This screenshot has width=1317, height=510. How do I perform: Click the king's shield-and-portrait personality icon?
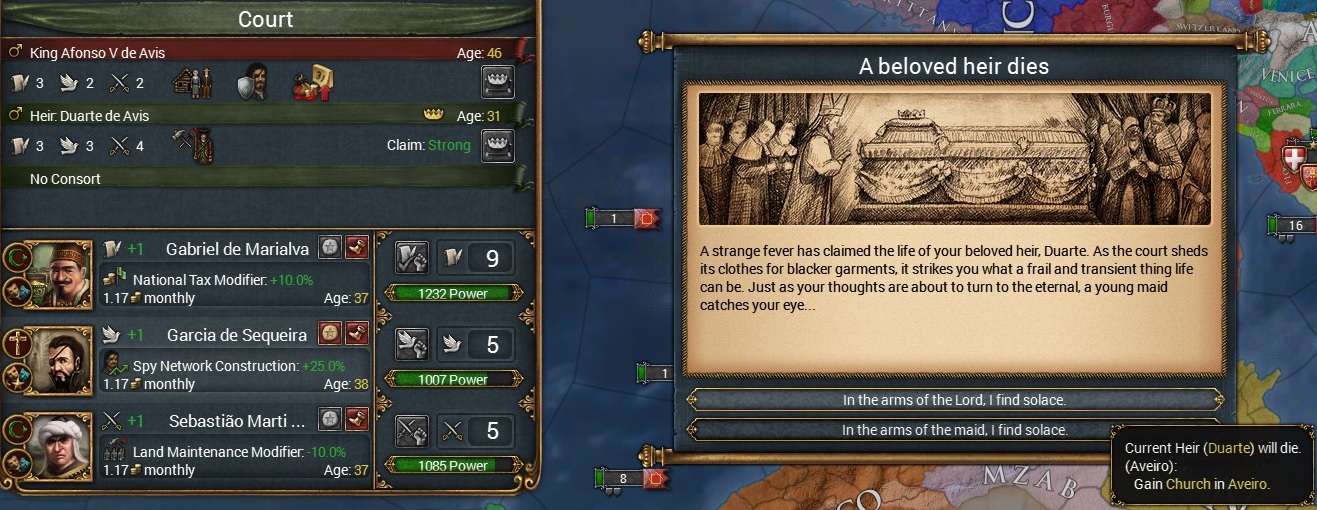click(x=252, y=83)
